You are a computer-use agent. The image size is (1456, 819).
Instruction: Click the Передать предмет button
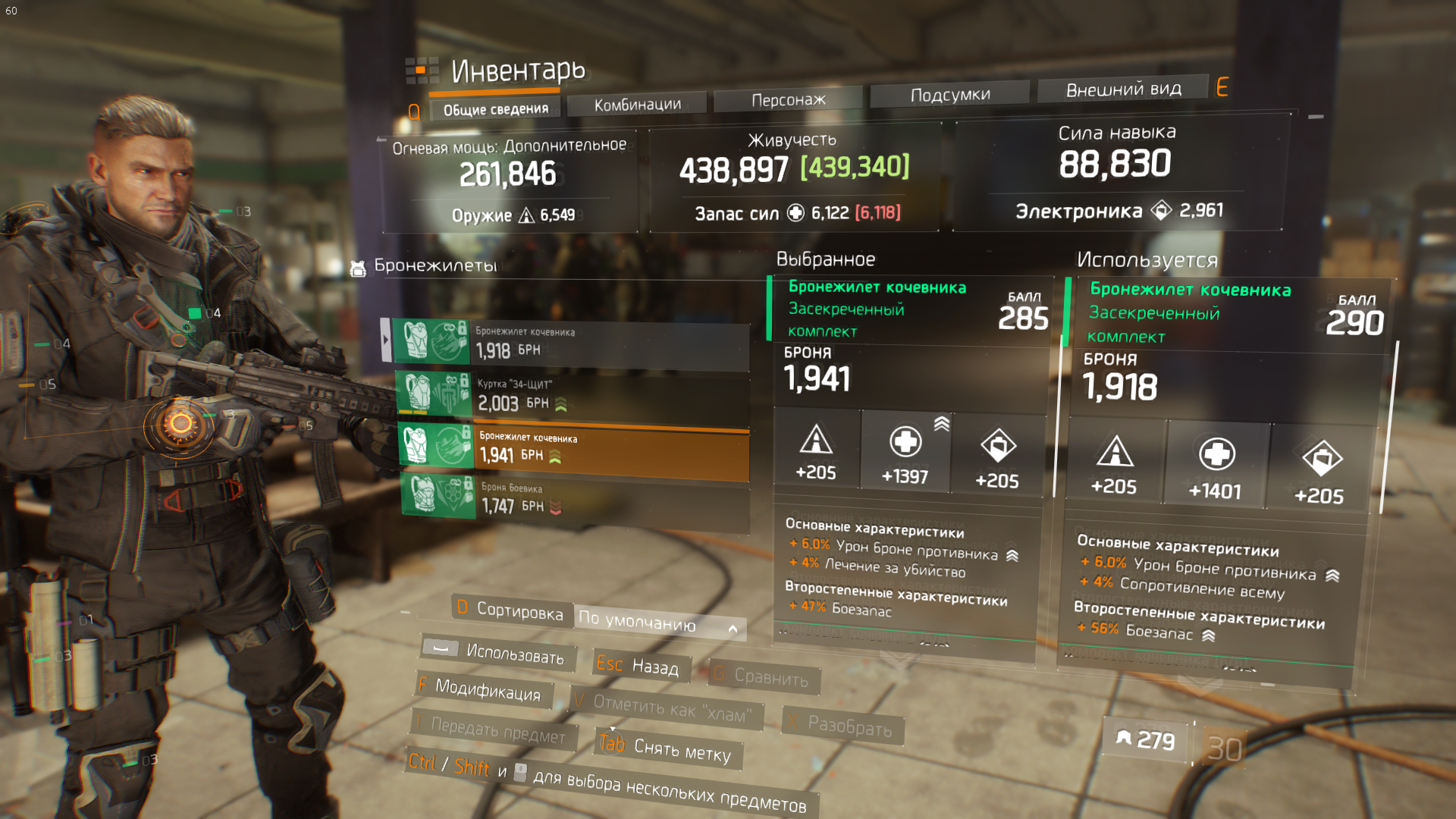(493, 730)
